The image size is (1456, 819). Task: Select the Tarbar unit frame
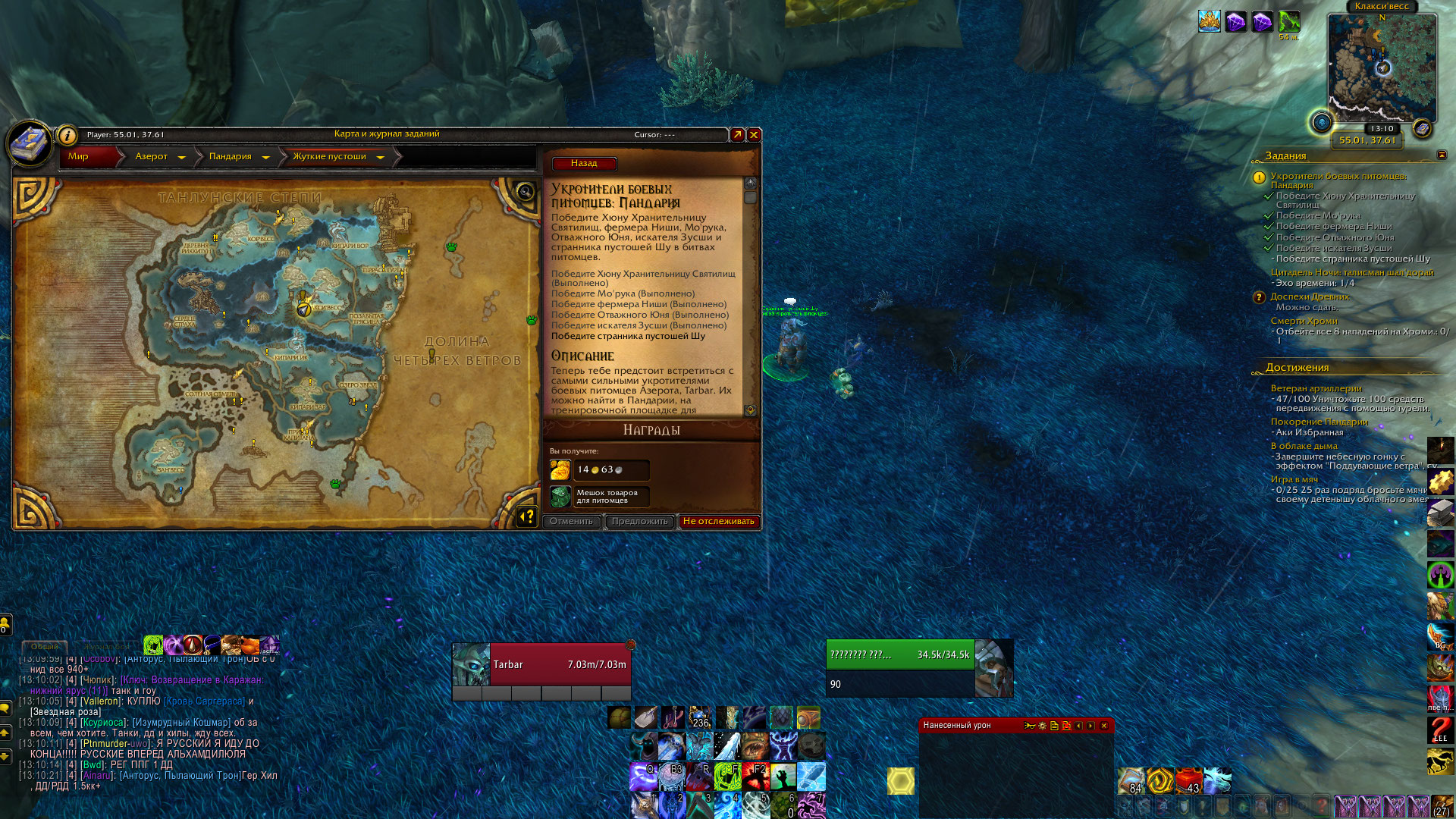coord(541,664)
